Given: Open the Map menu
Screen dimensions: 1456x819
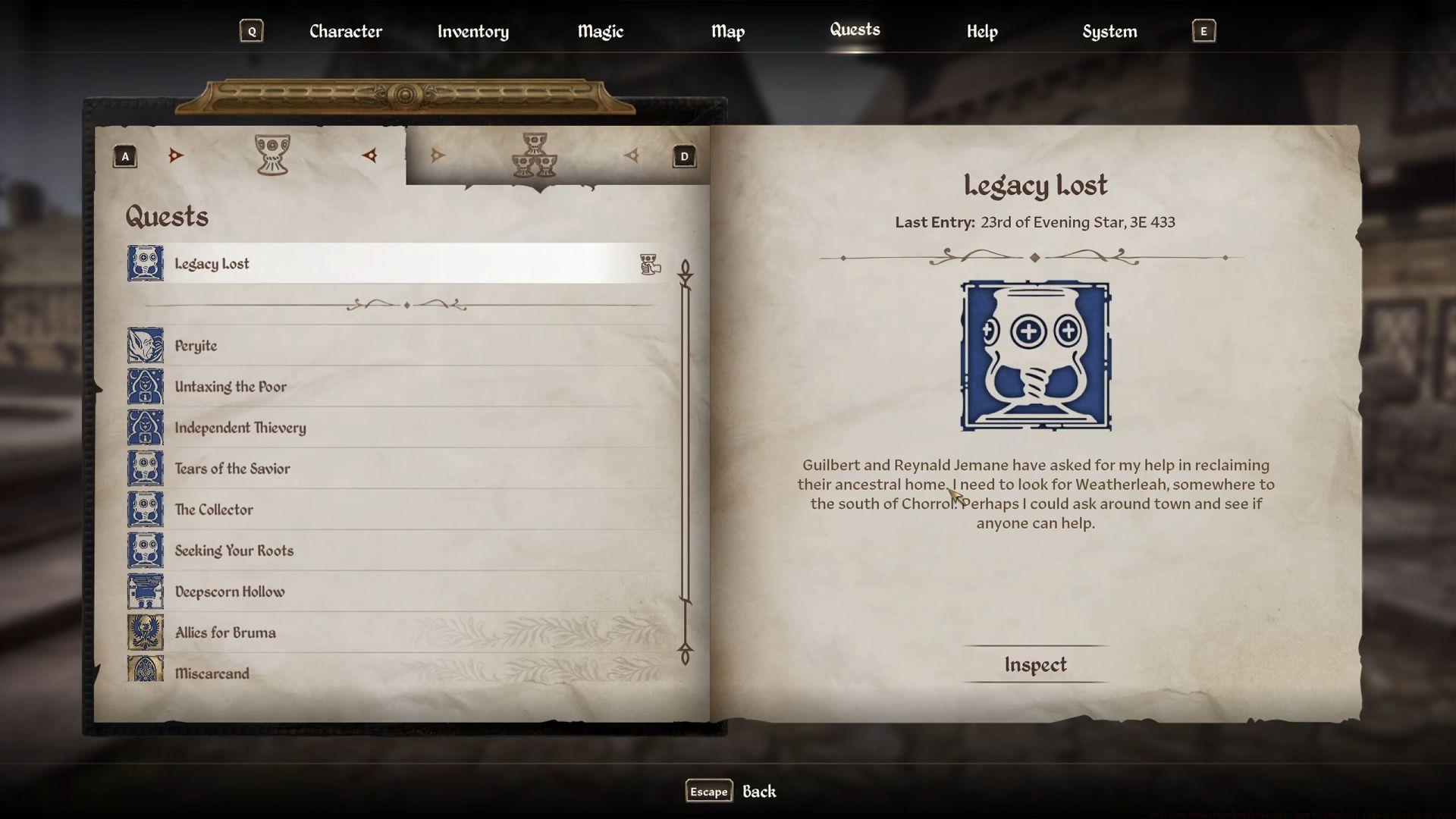Looking at the screenshot, I should coord(727,31).
